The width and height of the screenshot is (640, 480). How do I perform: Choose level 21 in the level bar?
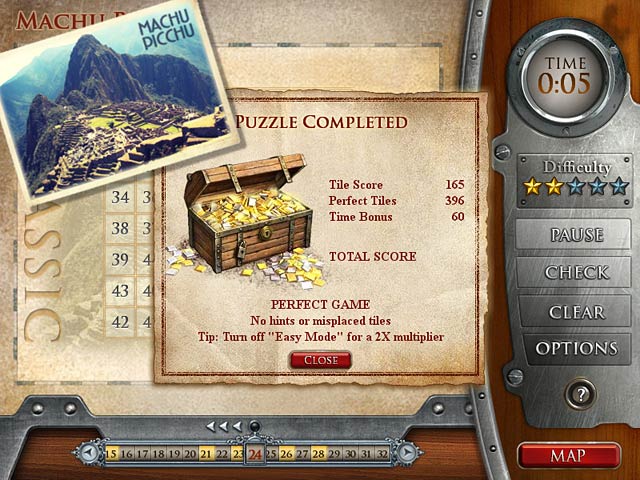click(207, 454)
